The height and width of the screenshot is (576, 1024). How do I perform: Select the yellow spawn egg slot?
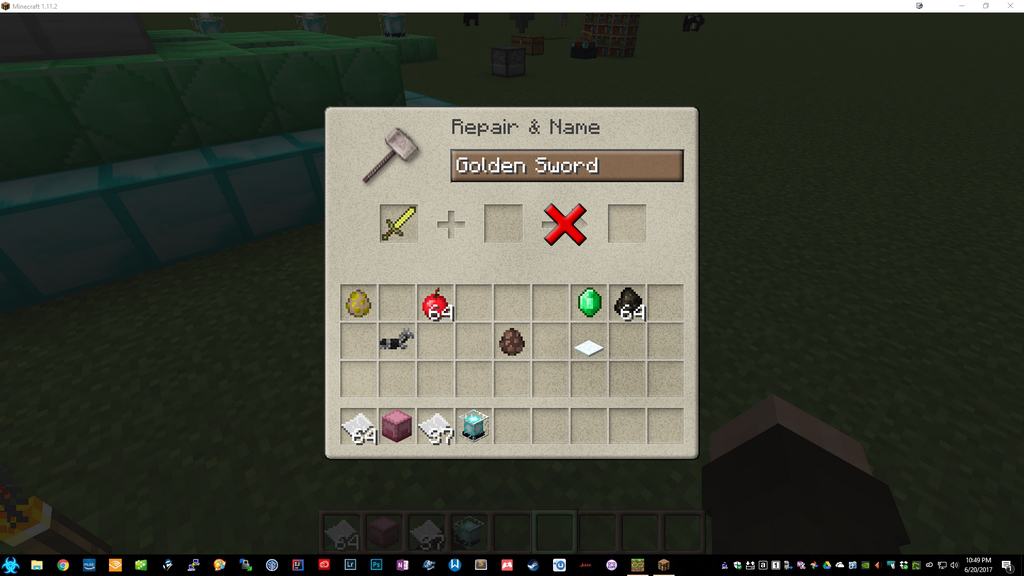point(358,303)
